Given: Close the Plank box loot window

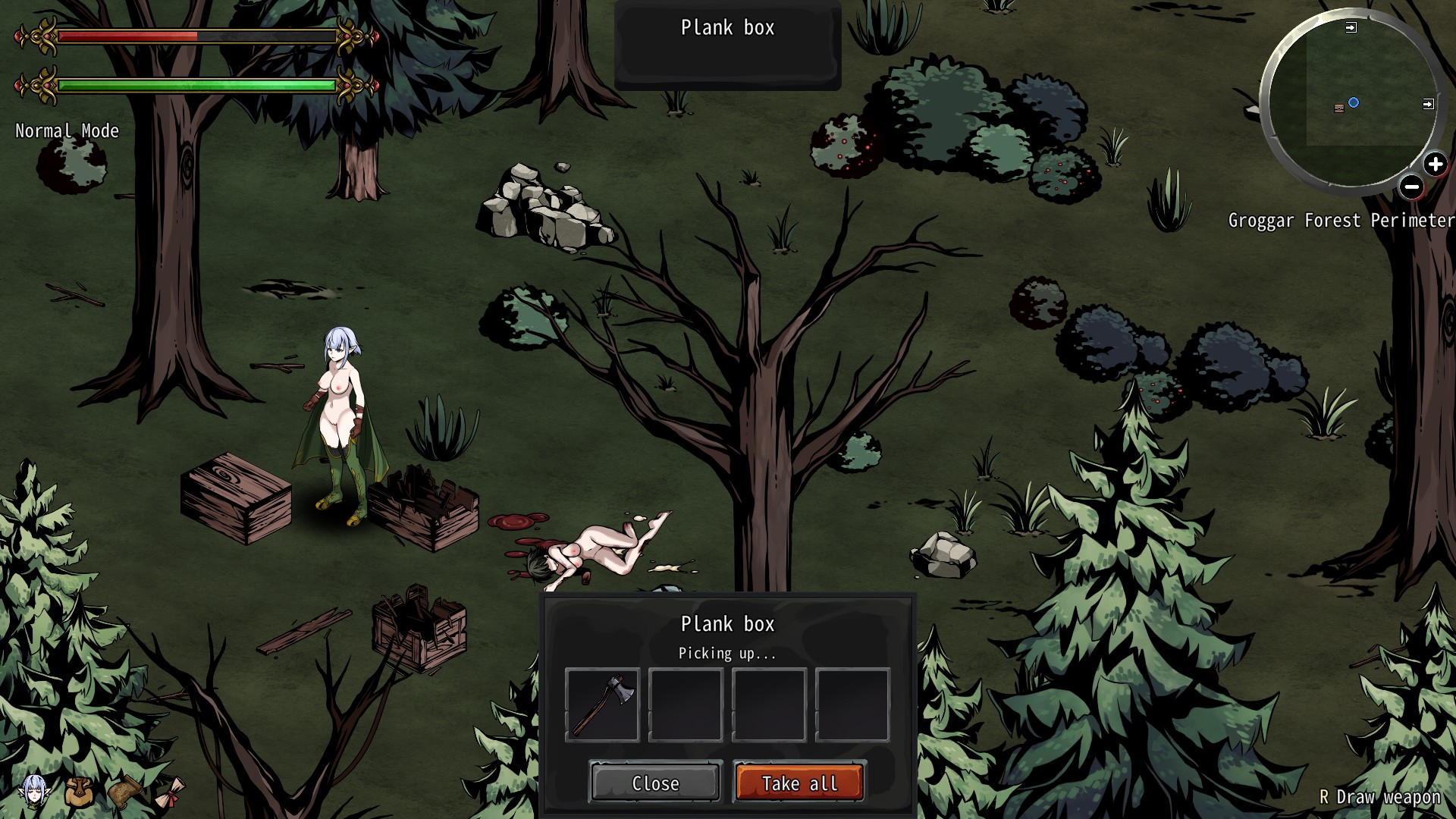Looking at the screenshot, I should click(655, 783).
